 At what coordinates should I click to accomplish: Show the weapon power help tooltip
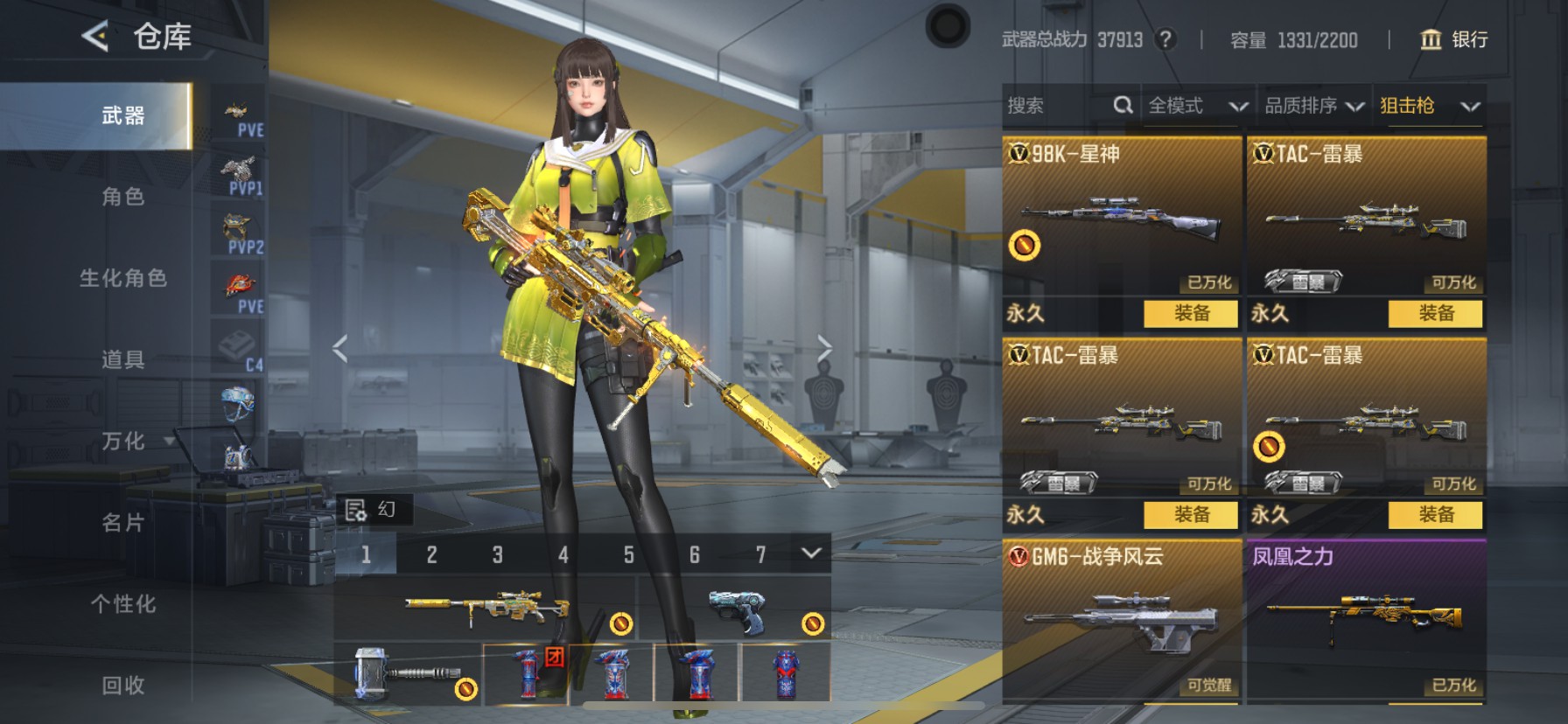click(1165, 39)
